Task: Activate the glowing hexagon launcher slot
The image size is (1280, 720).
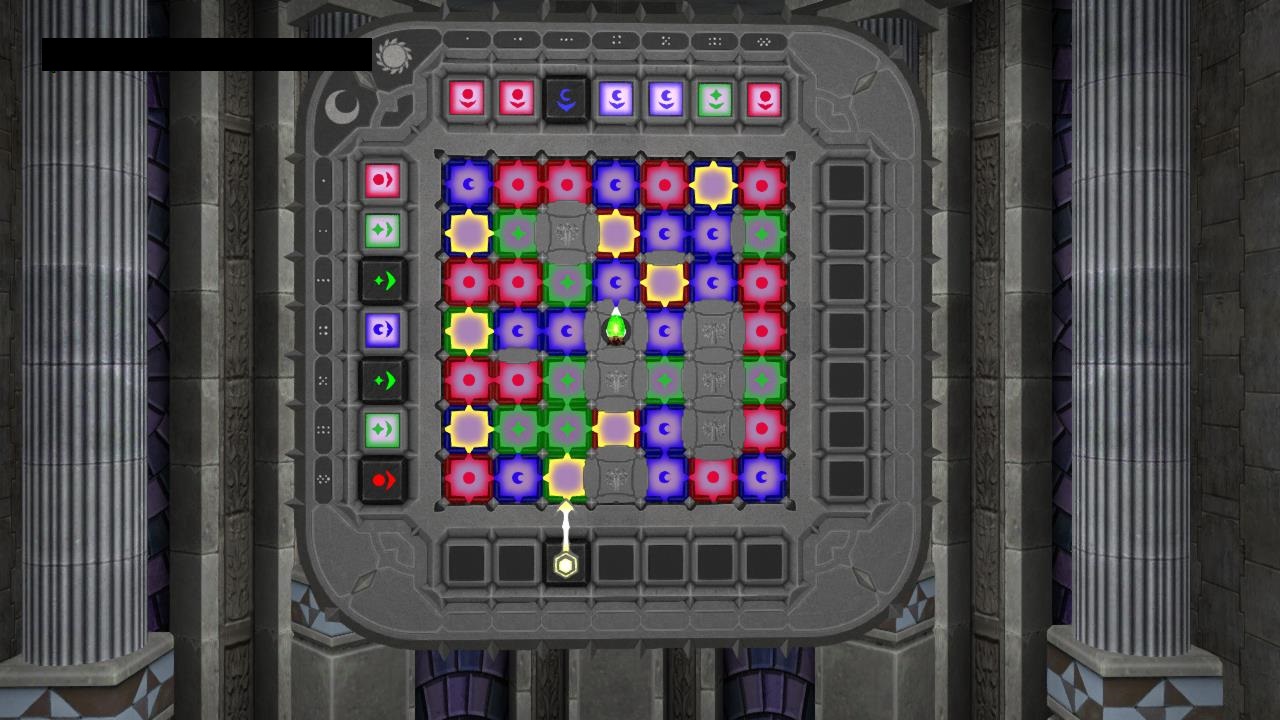Action: point(566,565)
